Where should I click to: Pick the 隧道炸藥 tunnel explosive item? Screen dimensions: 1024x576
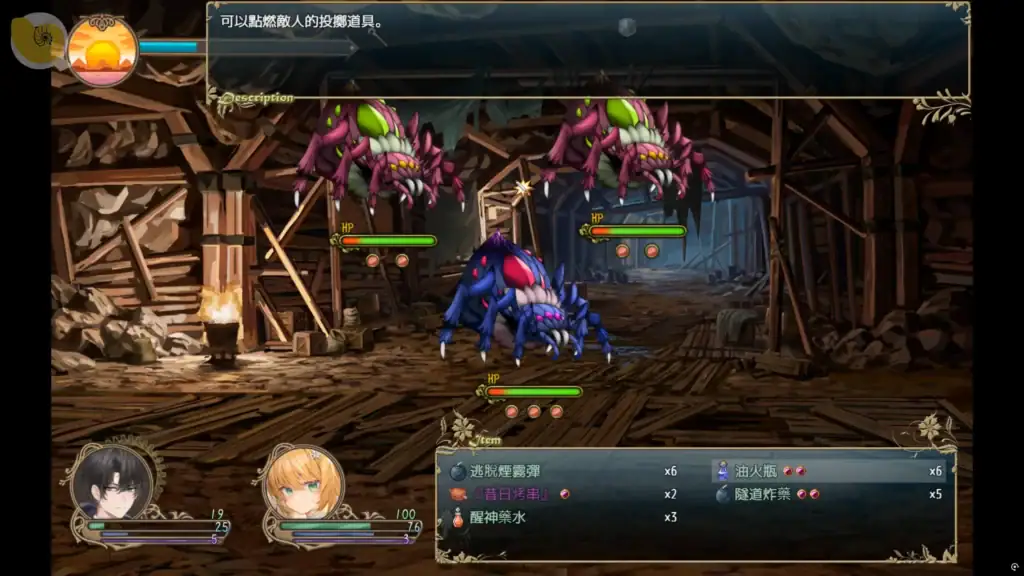(762, 494)
